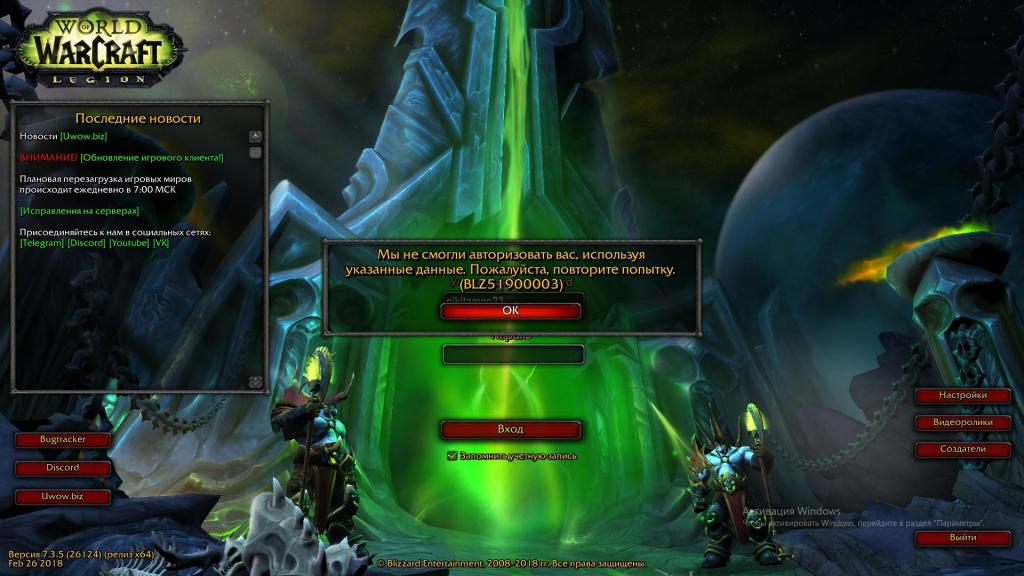Show the Создатели credits
1024x576 pixels.
[x=962, y=449]
